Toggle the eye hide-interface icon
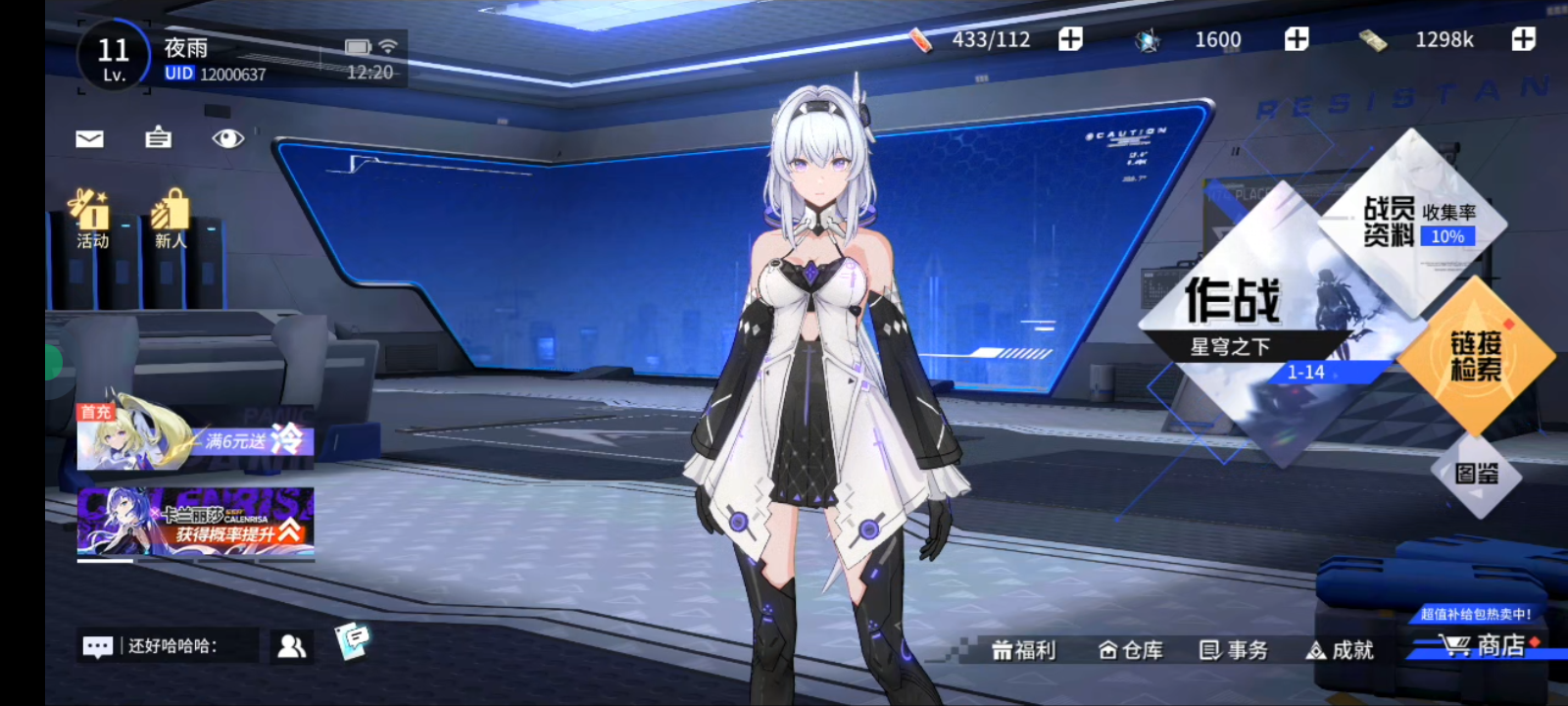 227,138
